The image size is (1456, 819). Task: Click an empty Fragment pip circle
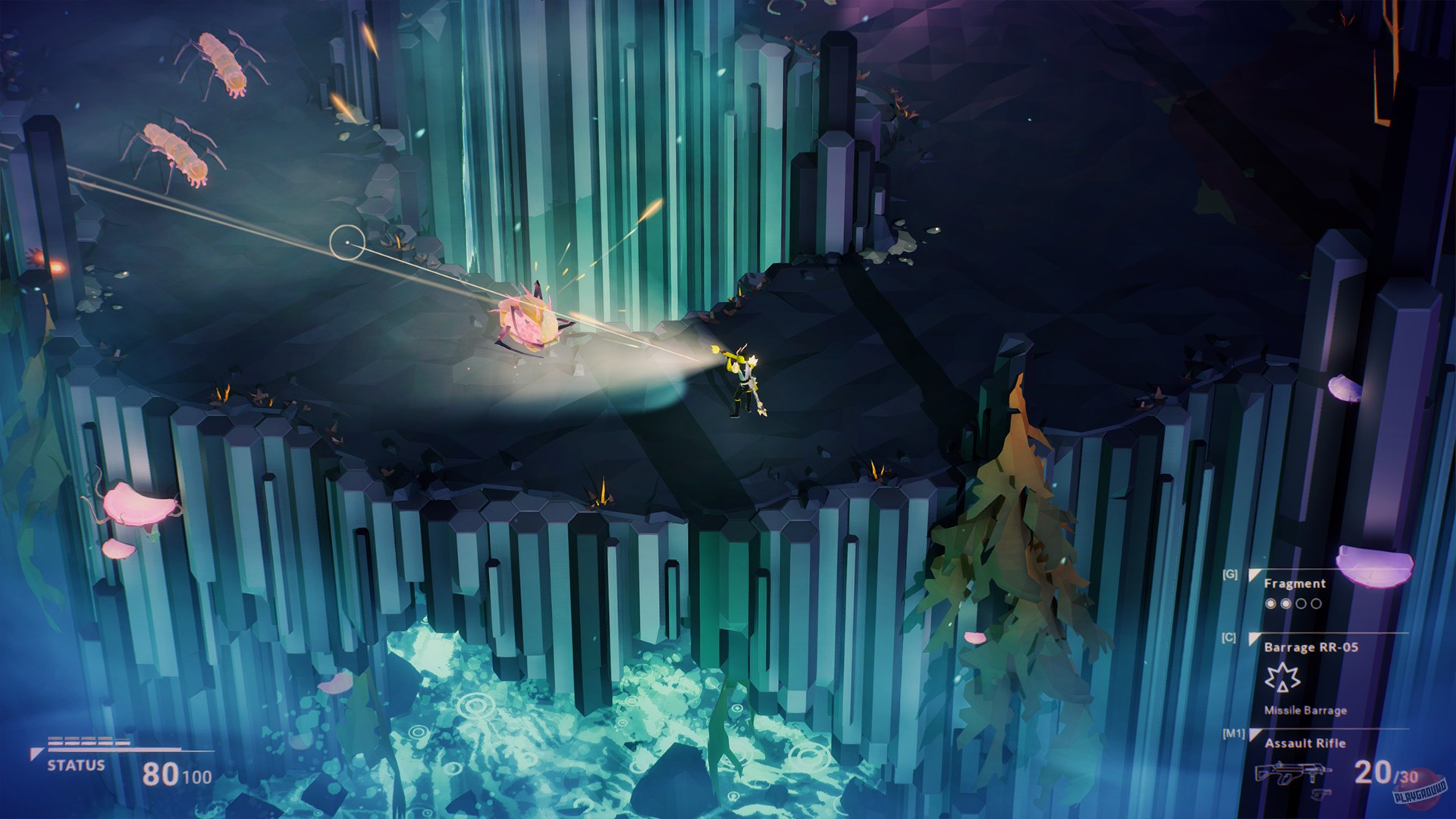[1302, 604]
